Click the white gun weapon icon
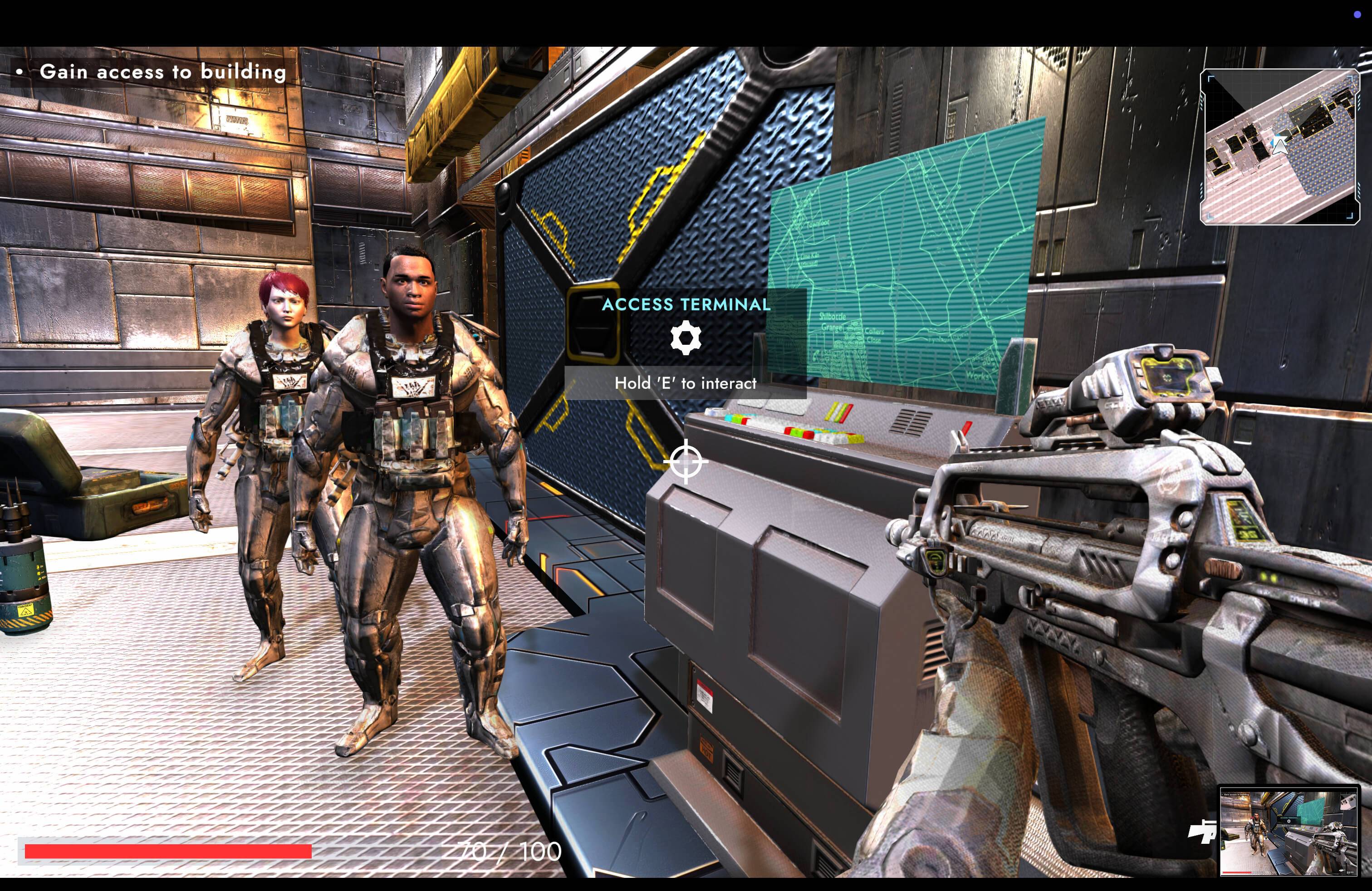Viewport: 1372px width, 891px height. click(x=1202, y=832)
